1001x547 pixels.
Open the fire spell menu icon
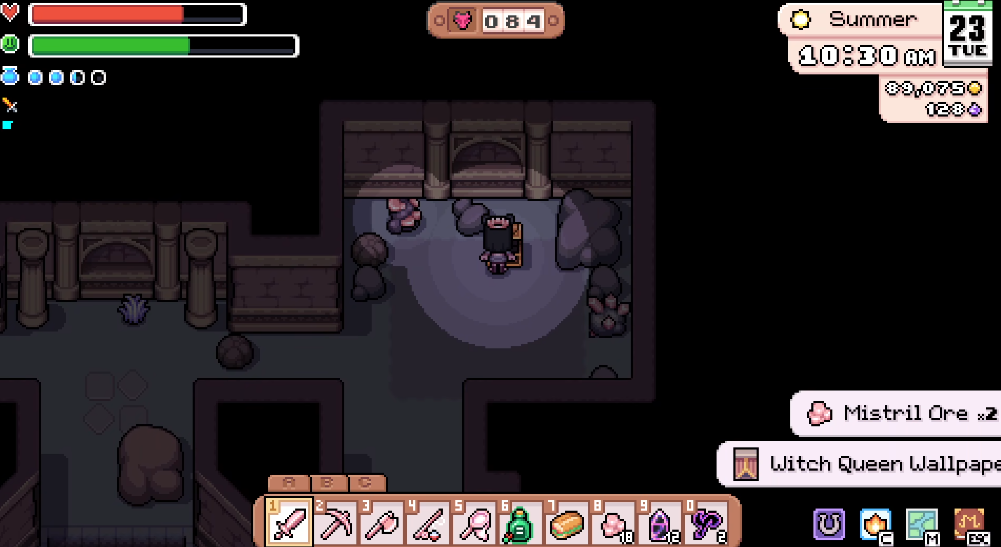[876, 523]
